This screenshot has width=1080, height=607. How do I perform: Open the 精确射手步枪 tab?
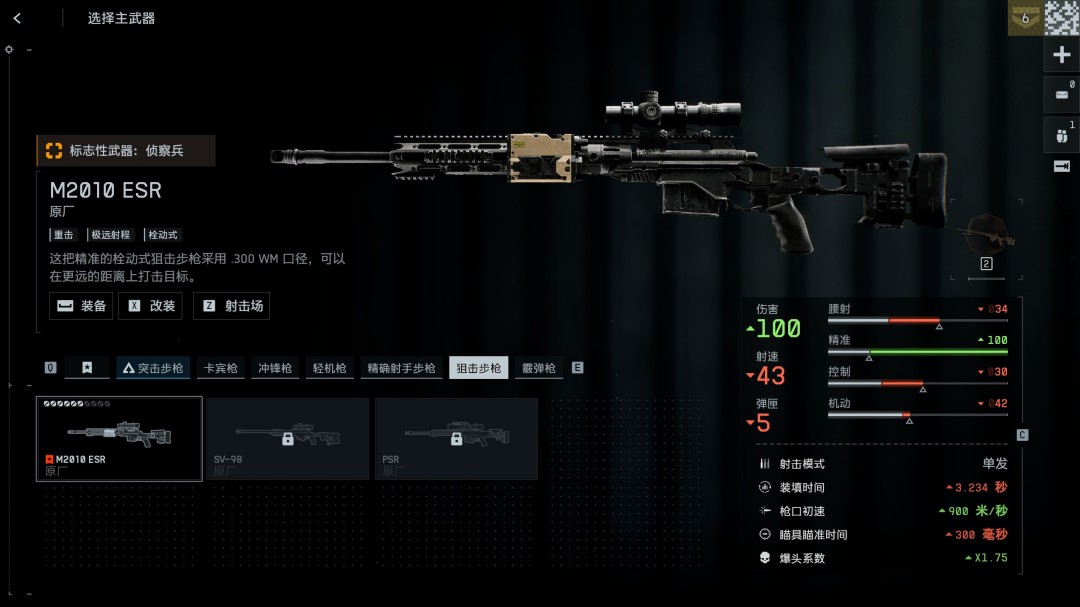click(401, 368)
